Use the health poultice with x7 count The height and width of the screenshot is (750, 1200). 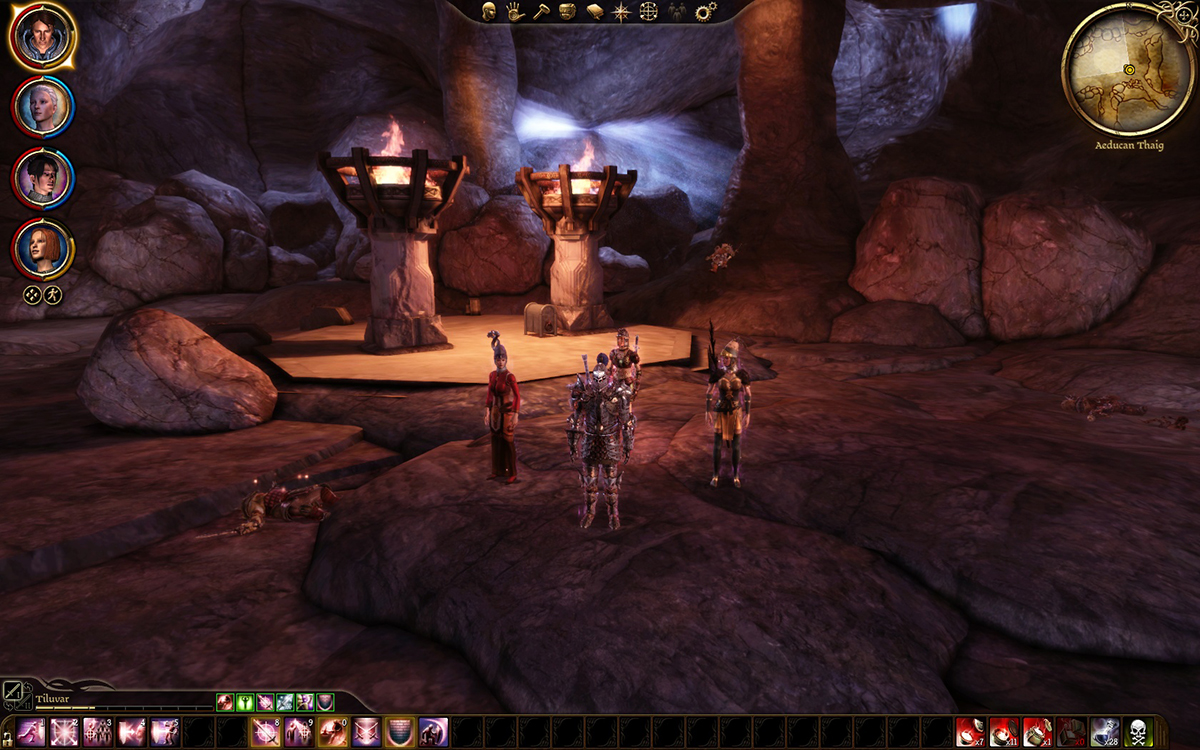[x=969, y=732]
